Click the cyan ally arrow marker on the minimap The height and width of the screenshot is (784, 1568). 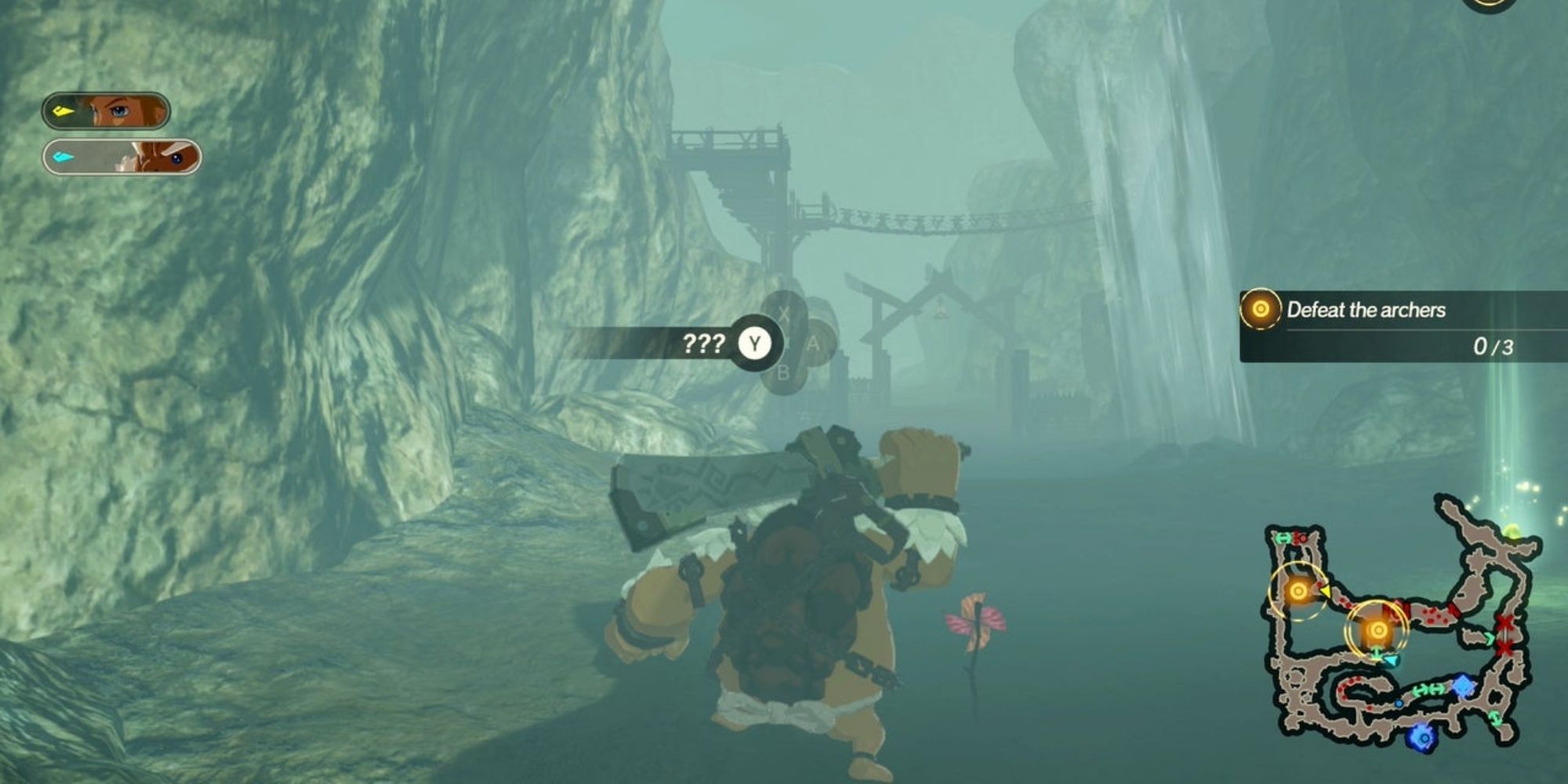tap(1391, 660)
